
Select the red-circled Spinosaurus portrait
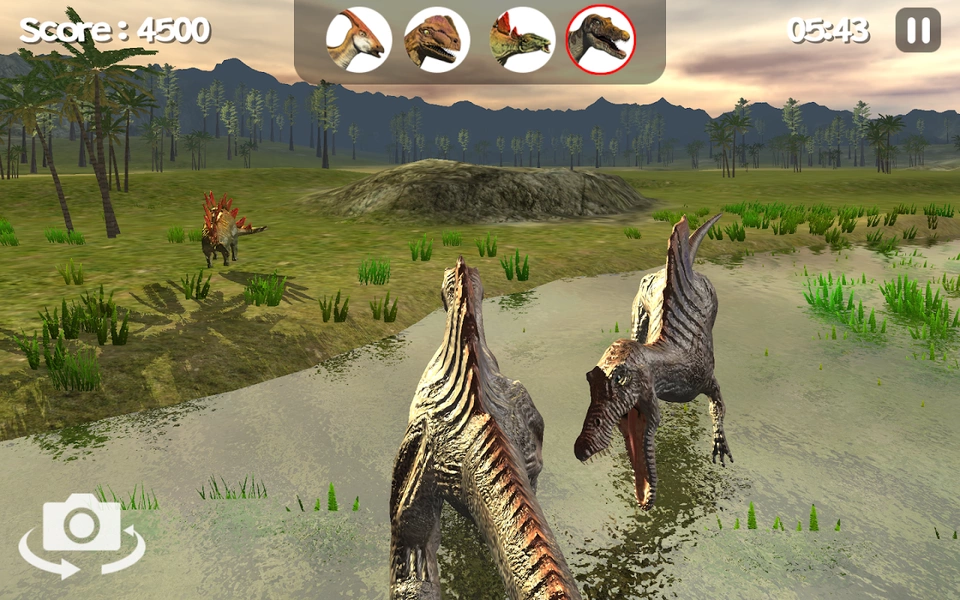(x=600, y=40)
